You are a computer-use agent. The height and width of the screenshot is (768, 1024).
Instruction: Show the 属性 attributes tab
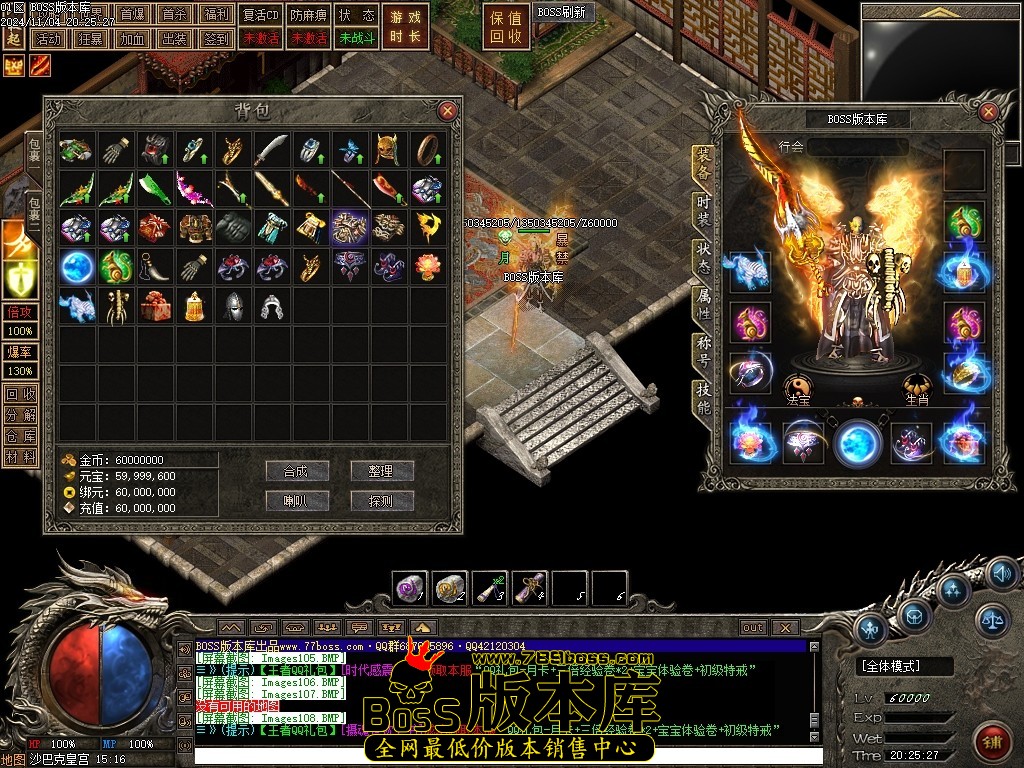tap(704, 304)
